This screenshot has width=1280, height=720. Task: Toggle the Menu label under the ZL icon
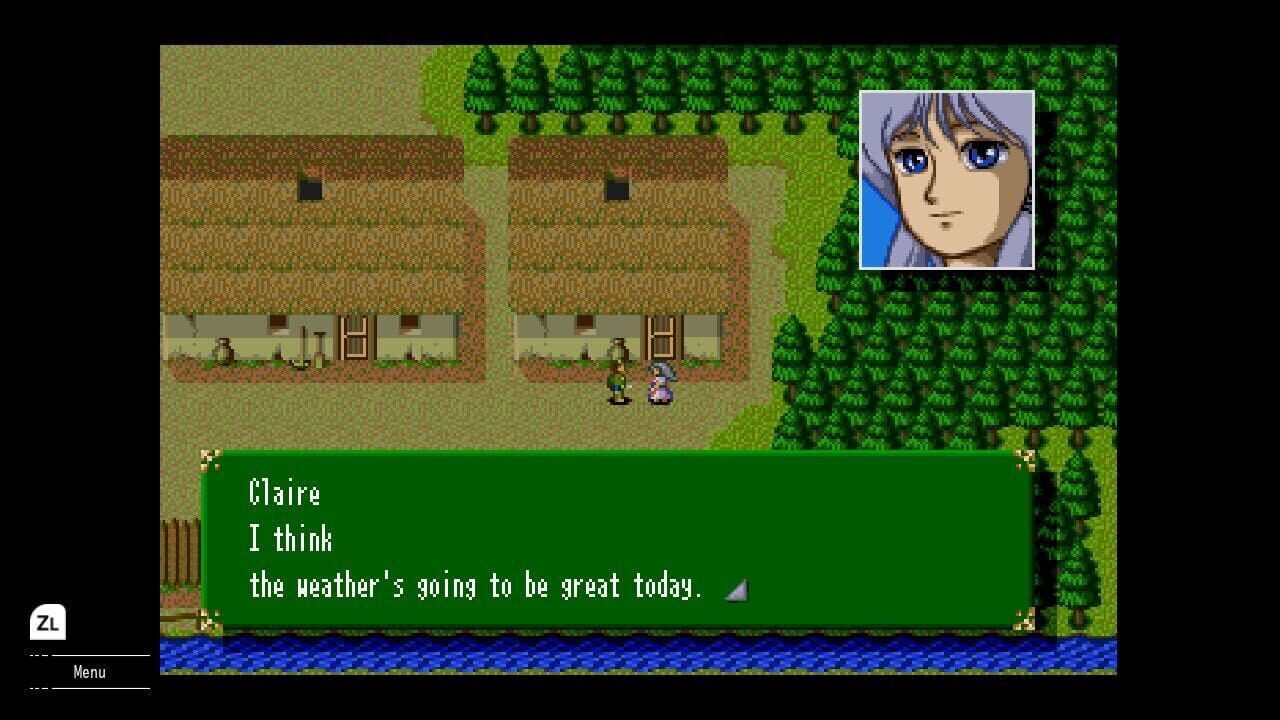click(x=89, y=672)
